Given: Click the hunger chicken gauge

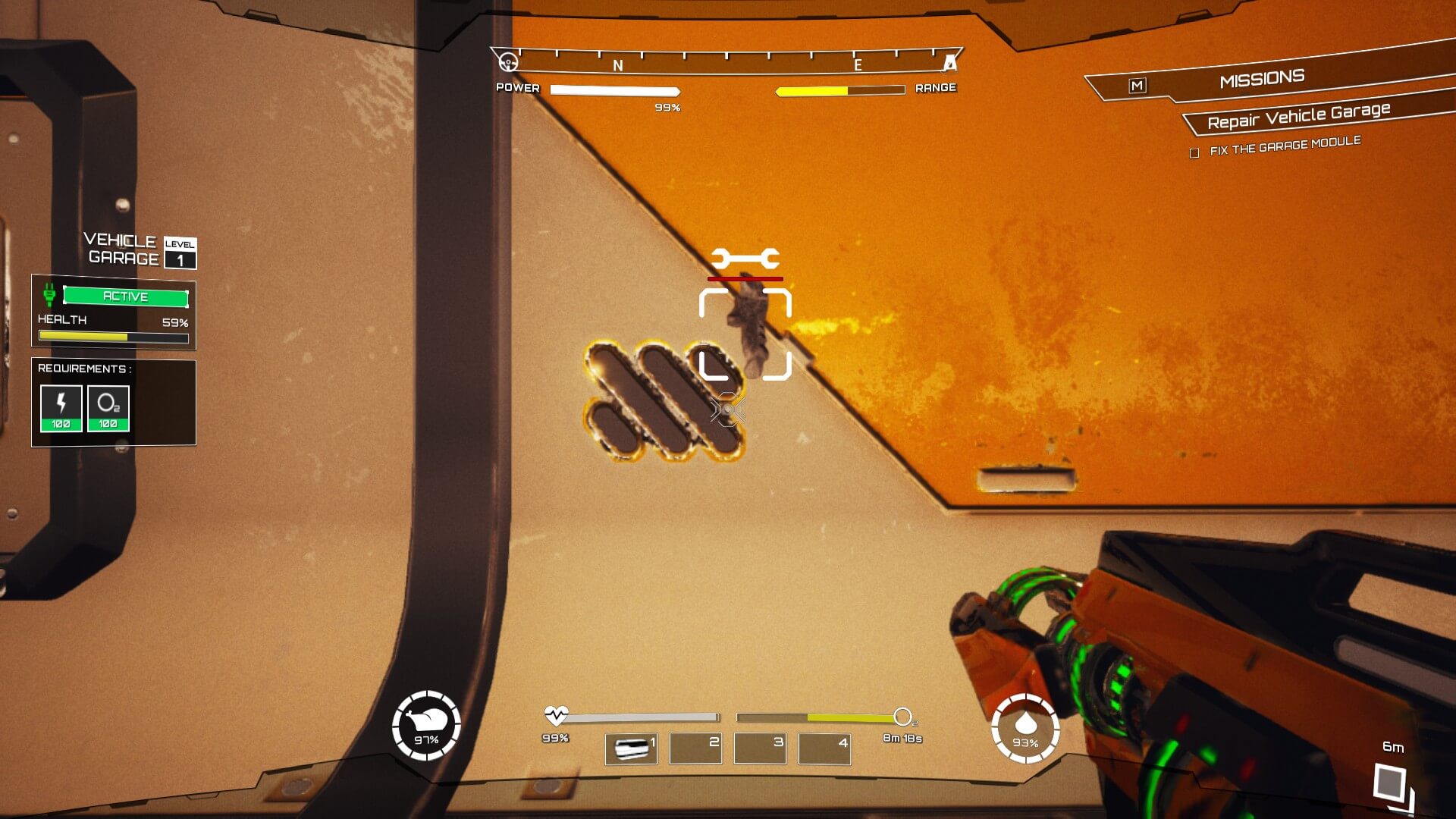Looking at the screenshot, I should pos(426,726).
